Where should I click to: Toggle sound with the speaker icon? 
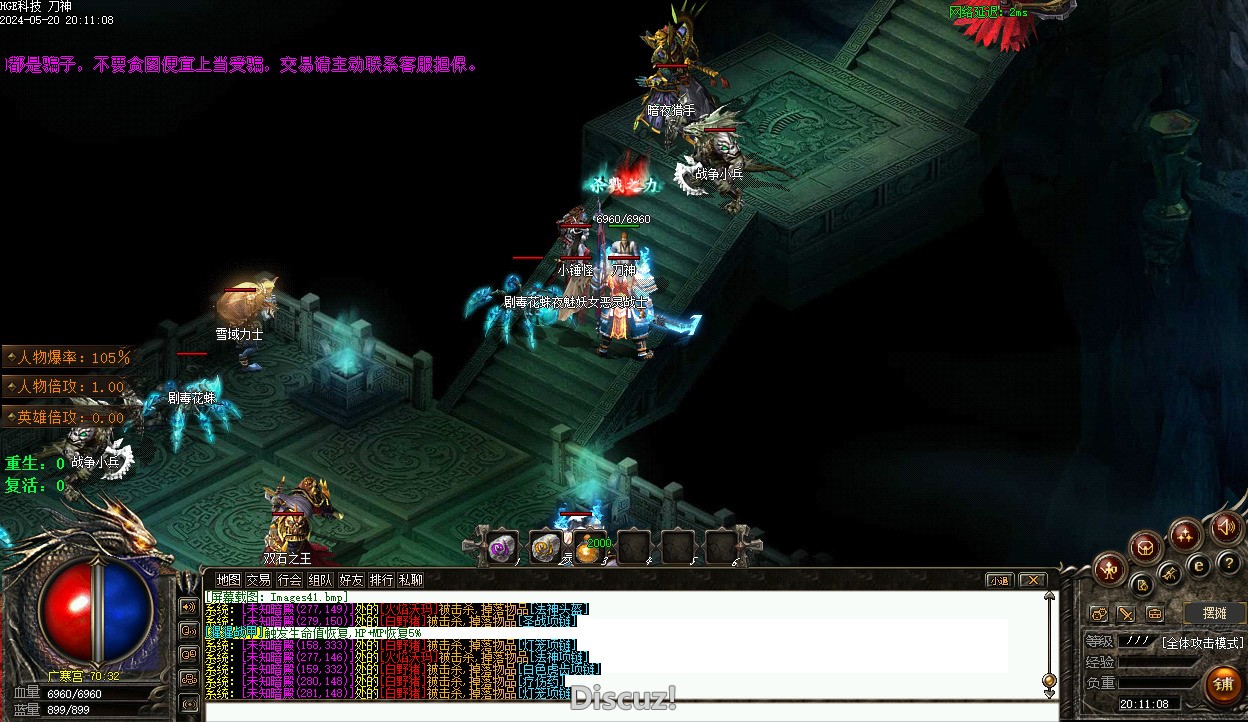(x=1226, y=526)
